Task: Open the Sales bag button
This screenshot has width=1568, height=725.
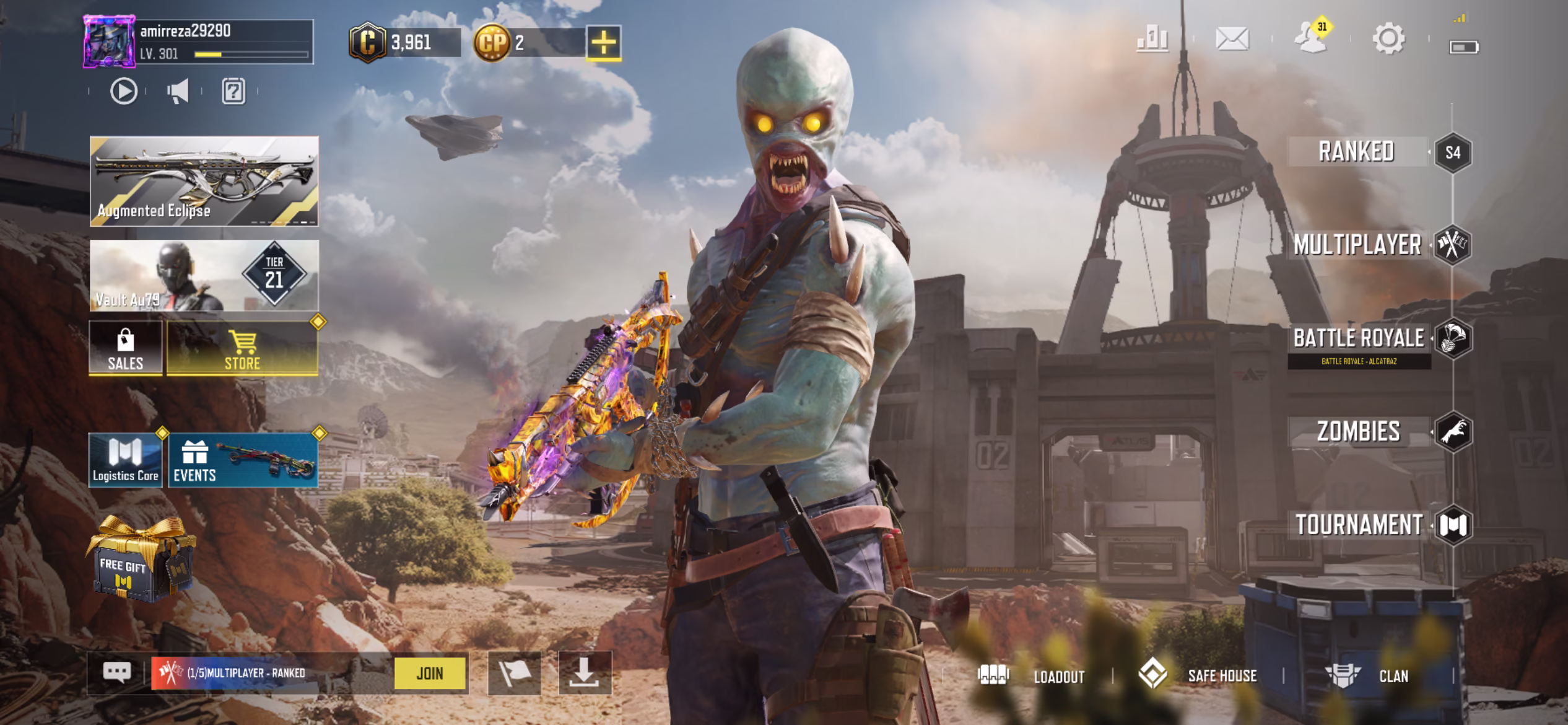Action: pyautogui.click(x=126, y=348)
